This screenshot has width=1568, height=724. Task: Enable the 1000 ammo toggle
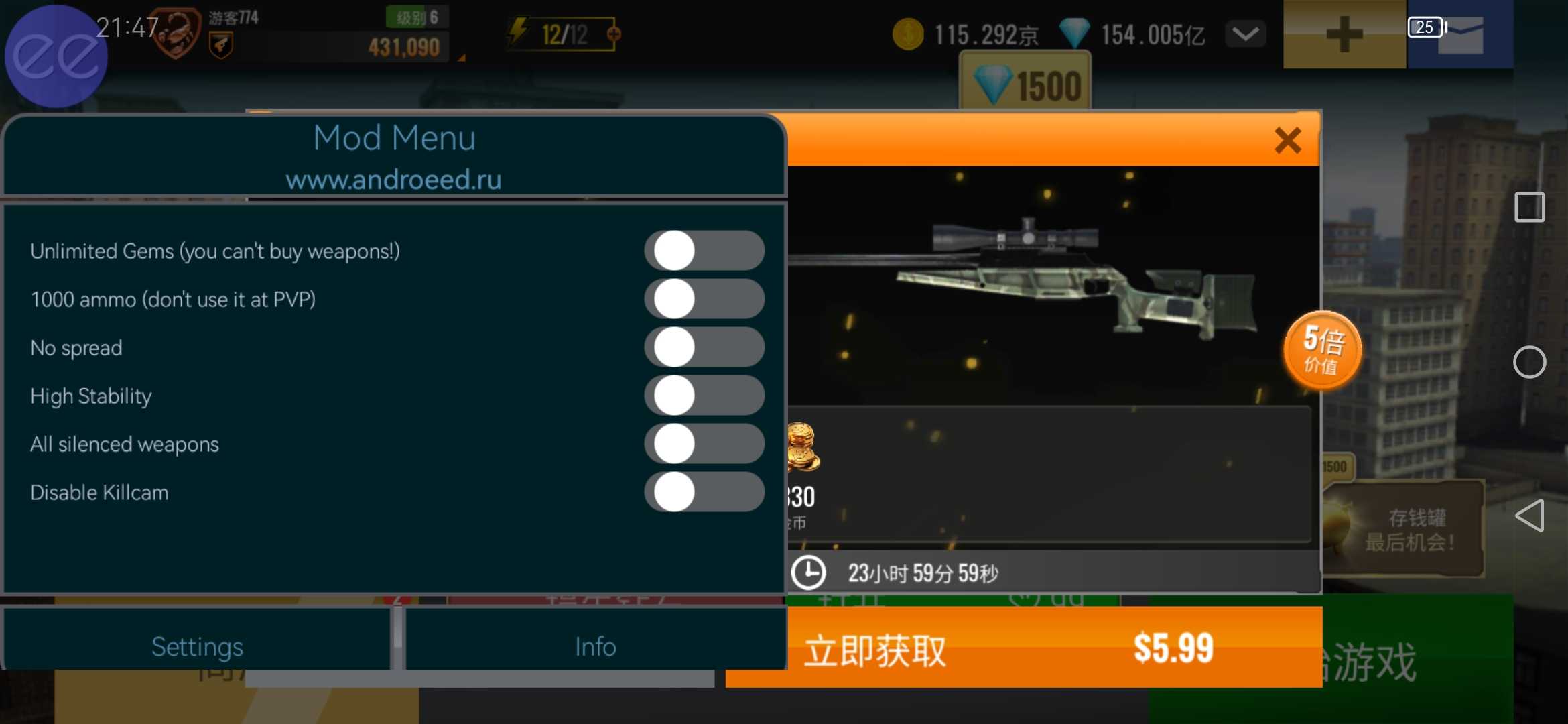pos(704,299)
